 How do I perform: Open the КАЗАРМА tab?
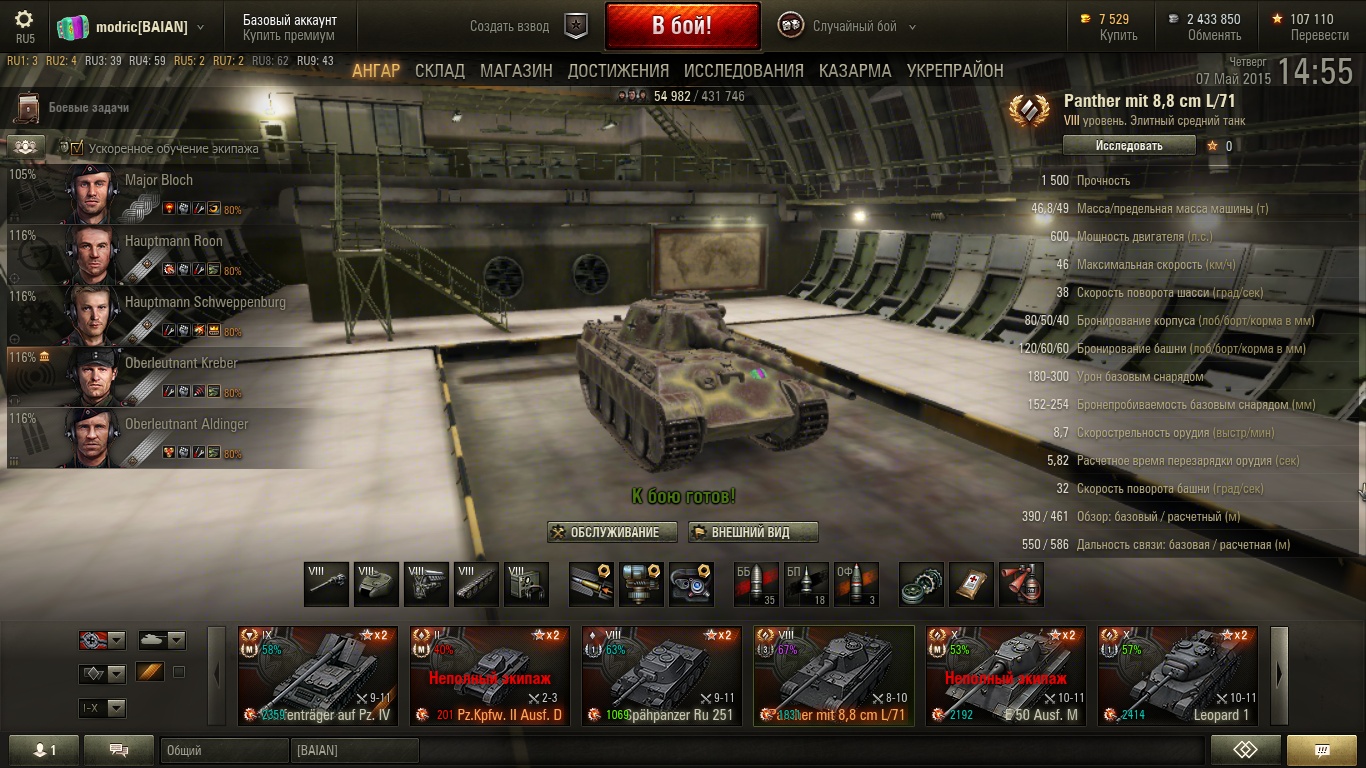(x=855, y=71)
